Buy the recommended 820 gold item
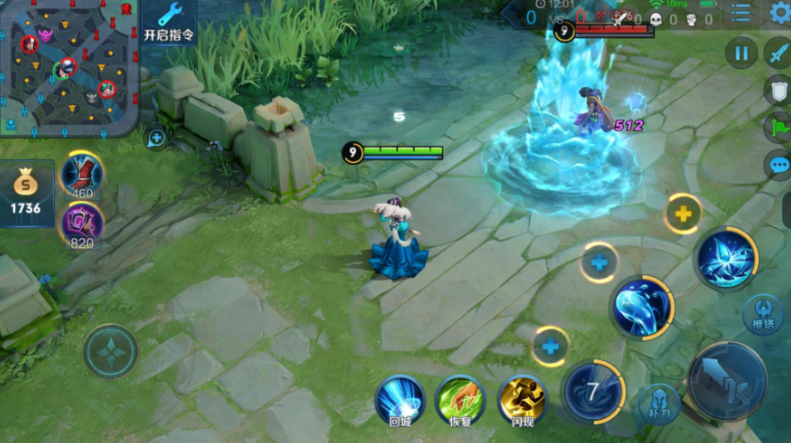This screenshot has height=443, width=791. 82,223
